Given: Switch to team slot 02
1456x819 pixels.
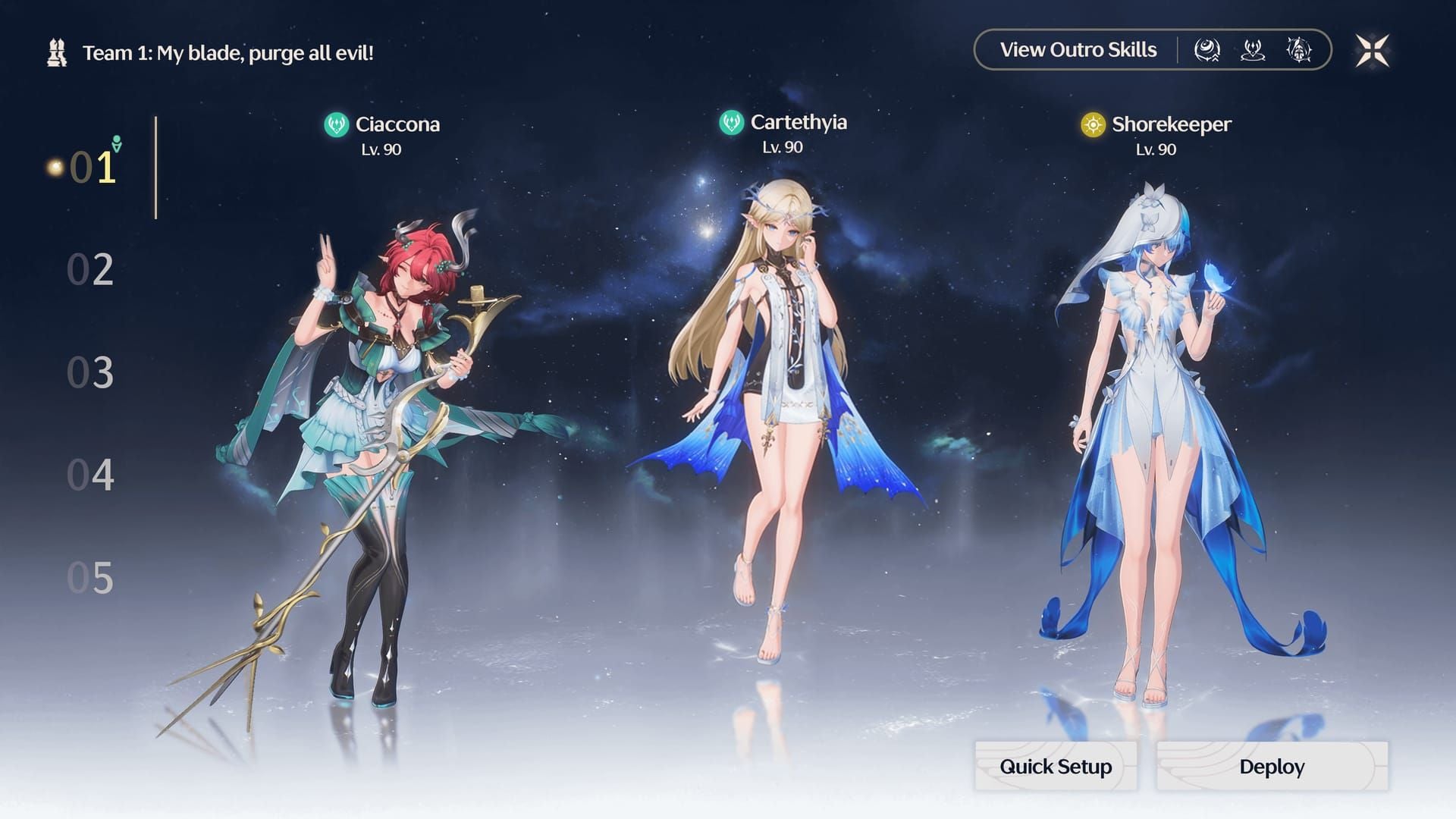Looking at the screenshot, I should pos(90,270).
